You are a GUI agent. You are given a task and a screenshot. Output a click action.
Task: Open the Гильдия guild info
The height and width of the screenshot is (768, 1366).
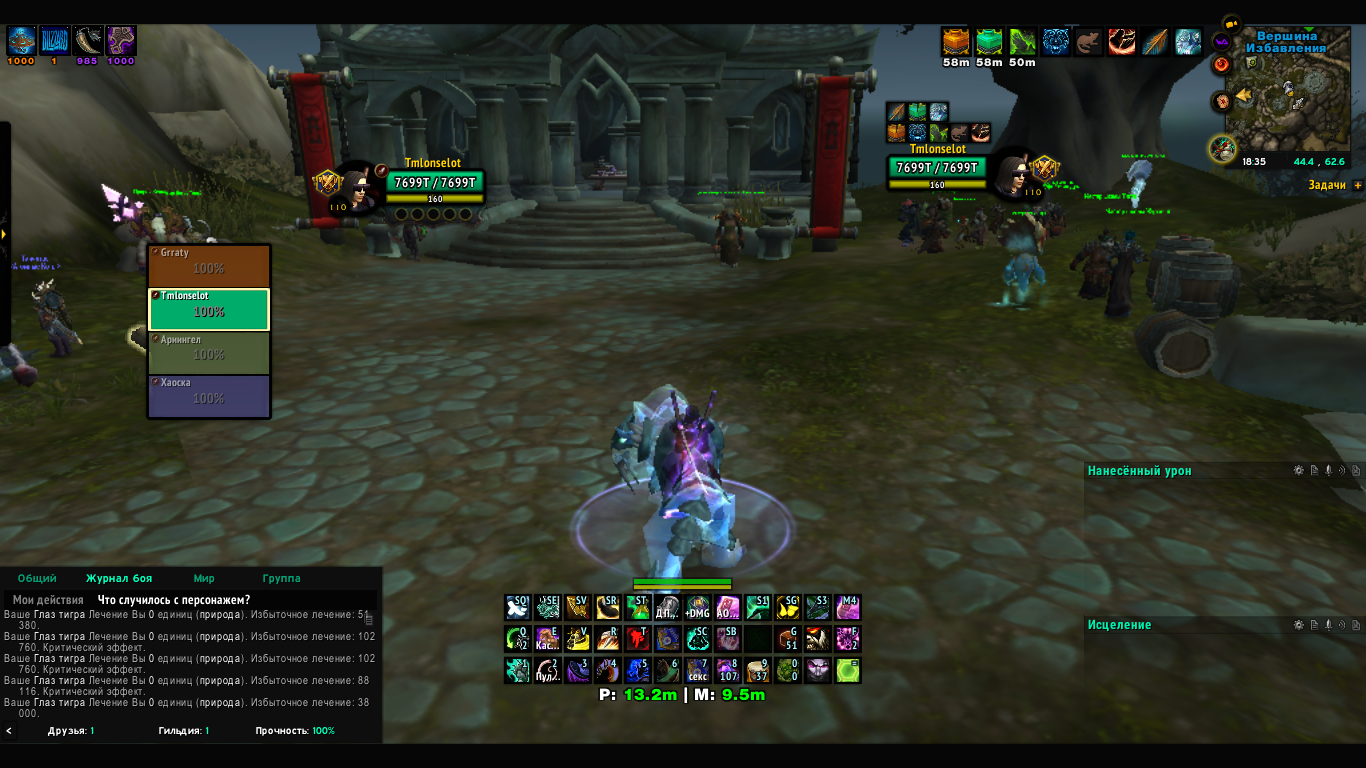pyautogui.click(x=183, y=731)
